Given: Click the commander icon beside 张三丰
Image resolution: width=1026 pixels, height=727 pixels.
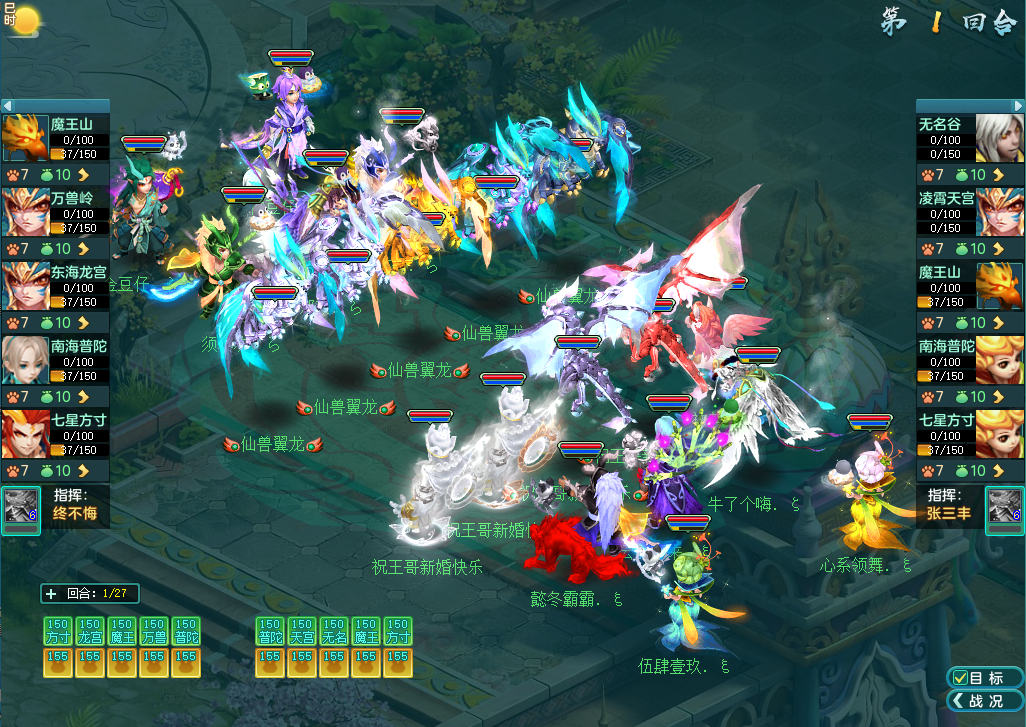Looking at the screenshot, I should coord(1004,508).
